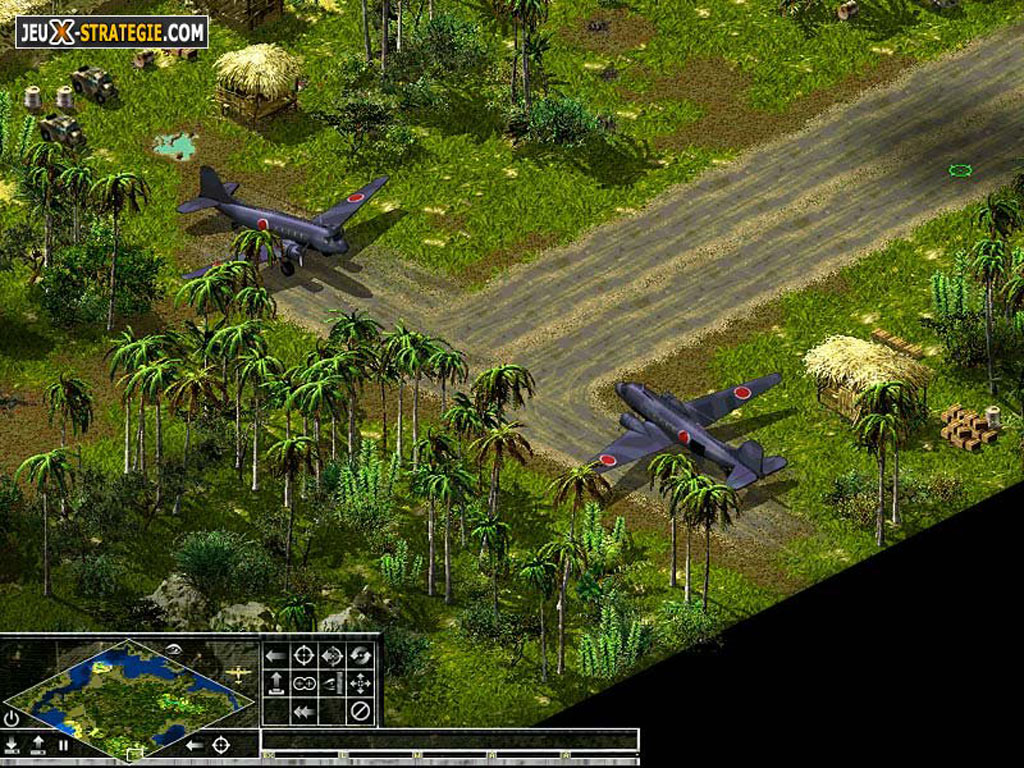Click the down-arrow tray icon beside pause
Viewport: 1024px width, 768px height.
click(x=12, y=745)
